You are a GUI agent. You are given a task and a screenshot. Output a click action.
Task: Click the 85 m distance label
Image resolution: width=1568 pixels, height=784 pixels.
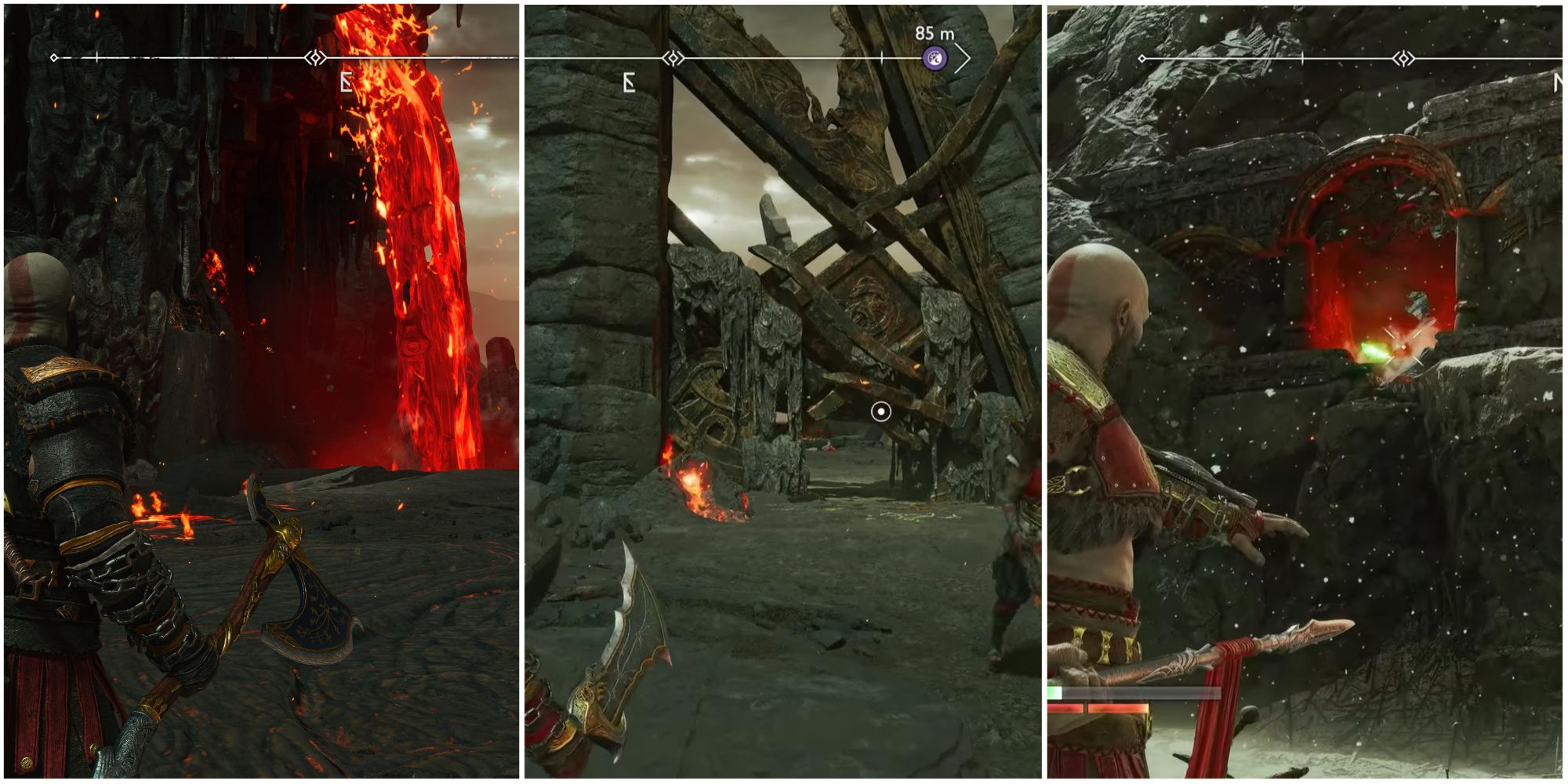935,33
